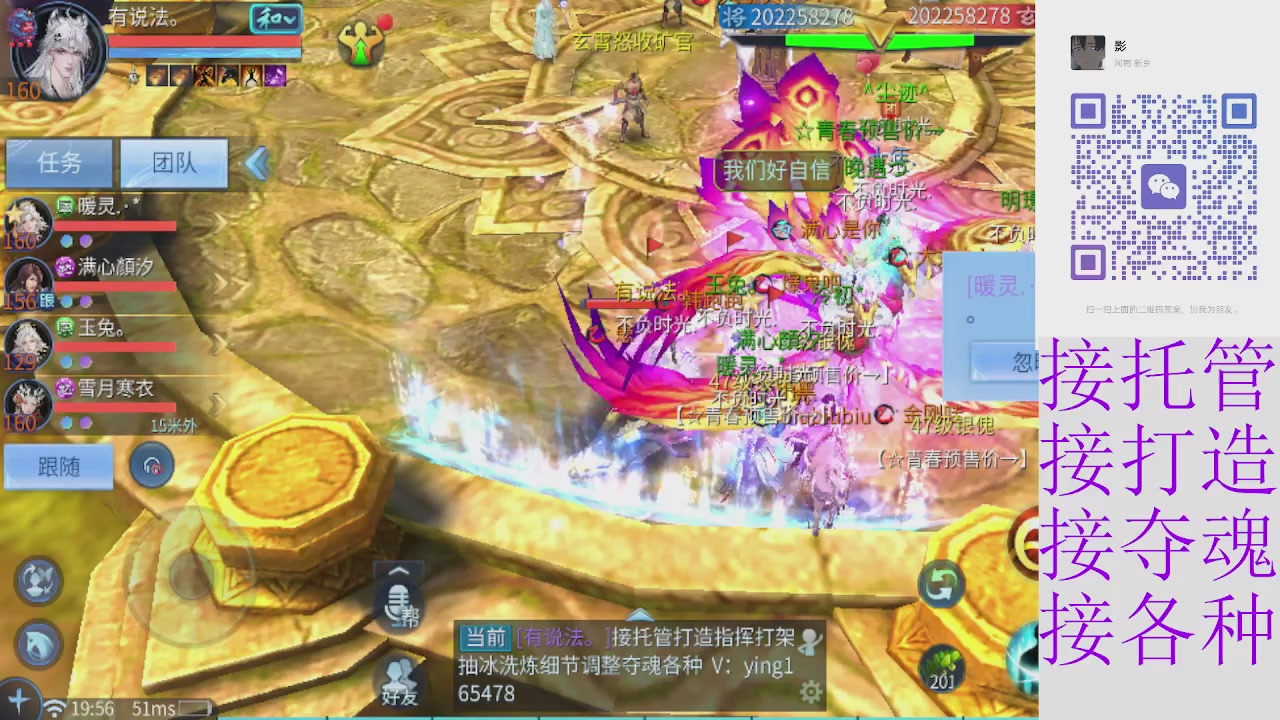This screenshot has height=720, width=1280.
Task: Toggle the headset icon beside 跟随
Action: click(152, 464)
